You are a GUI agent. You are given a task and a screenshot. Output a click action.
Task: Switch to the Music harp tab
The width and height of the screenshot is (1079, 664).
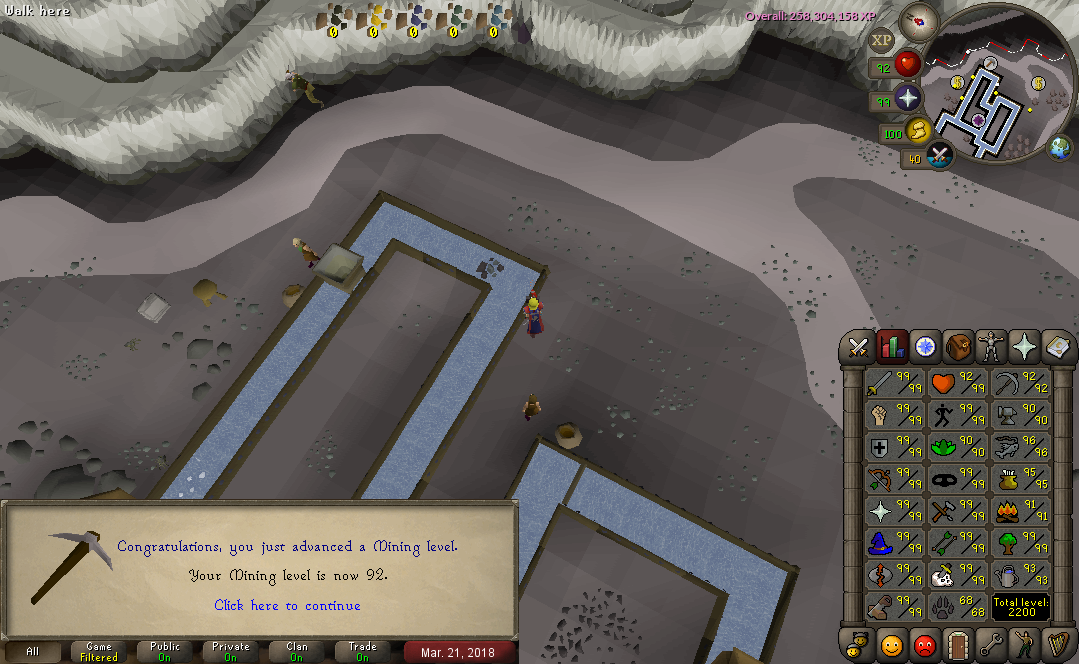[x=1056, y=643]
